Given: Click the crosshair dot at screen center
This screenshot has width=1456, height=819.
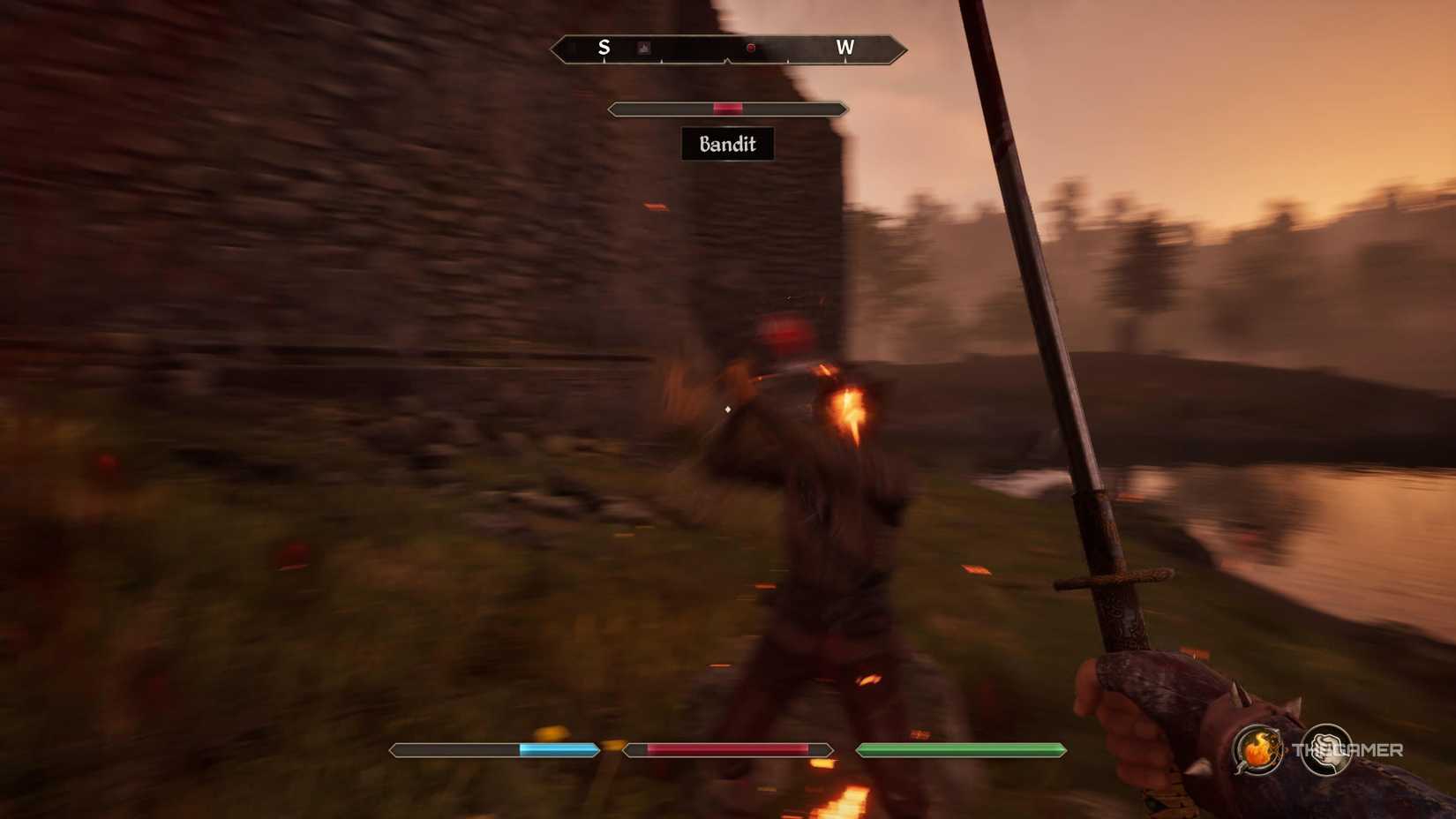Looking at the screenshot, I should coord(727,409).
